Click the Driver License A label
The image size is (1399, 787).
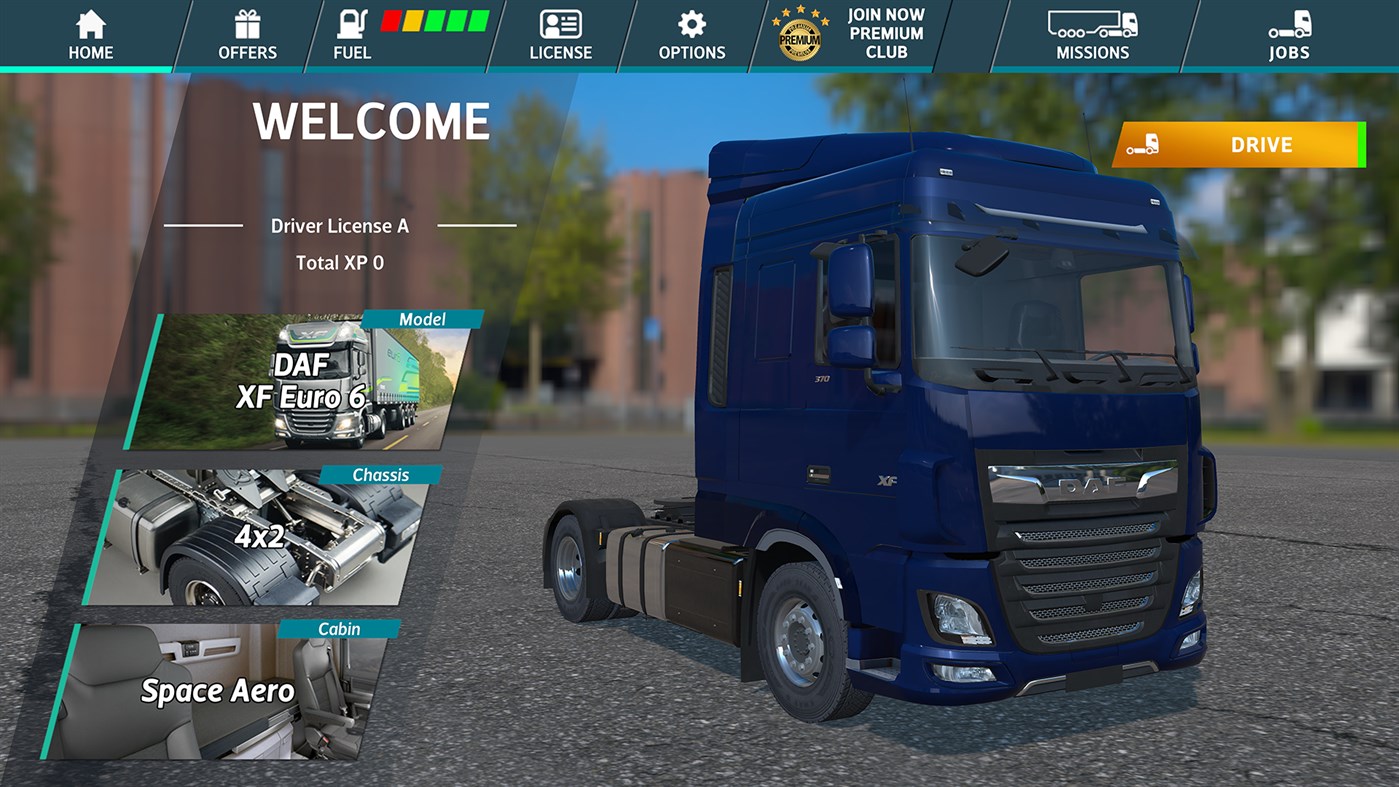tap(341, 226)
